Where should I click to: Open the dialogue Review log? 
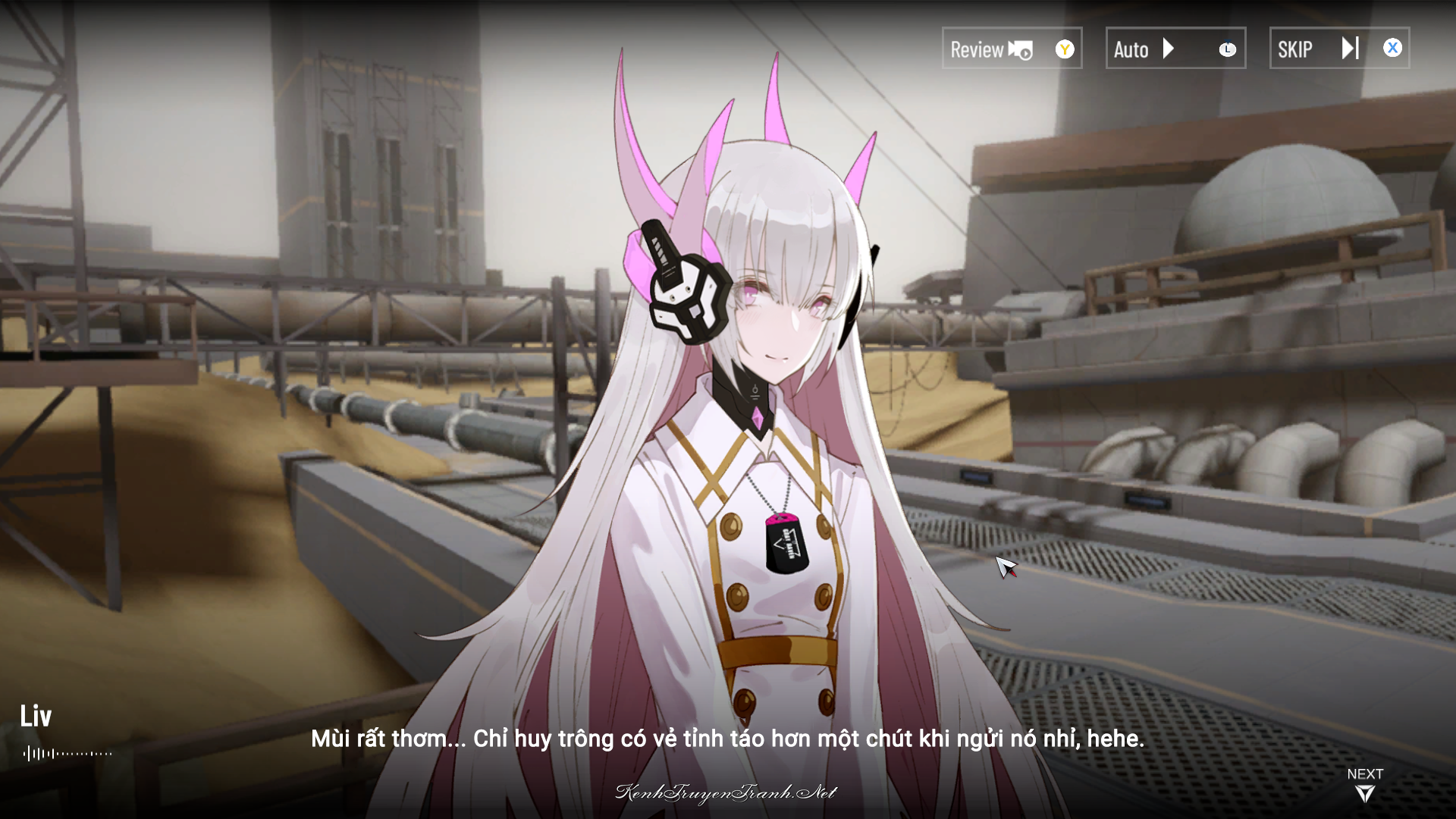click(1011, 49)
